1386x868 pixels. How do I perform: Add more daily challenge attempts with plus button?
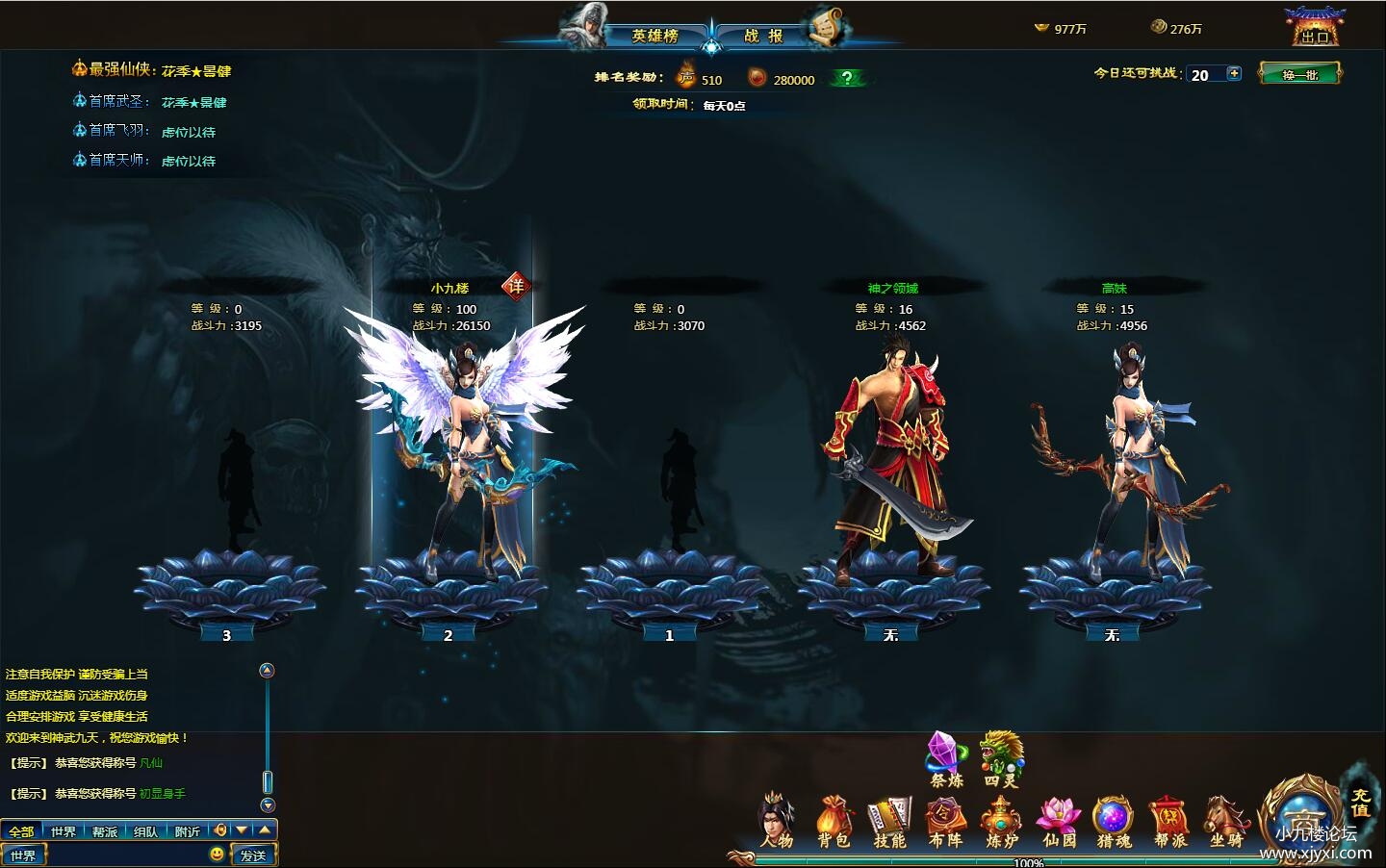(1235, 73)
